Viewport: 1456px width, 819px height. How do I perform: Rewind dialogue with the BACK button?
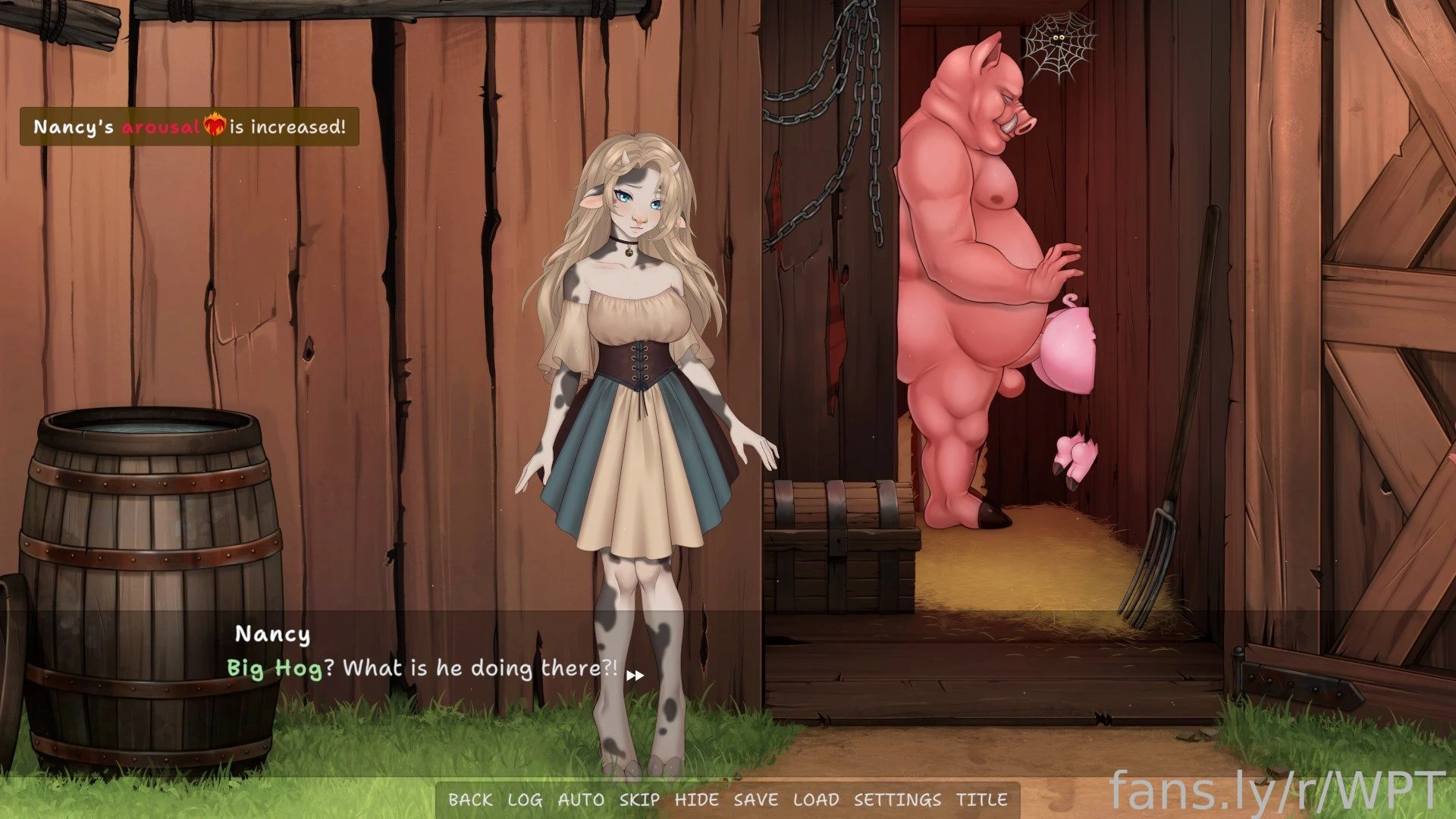click(470, 799)
